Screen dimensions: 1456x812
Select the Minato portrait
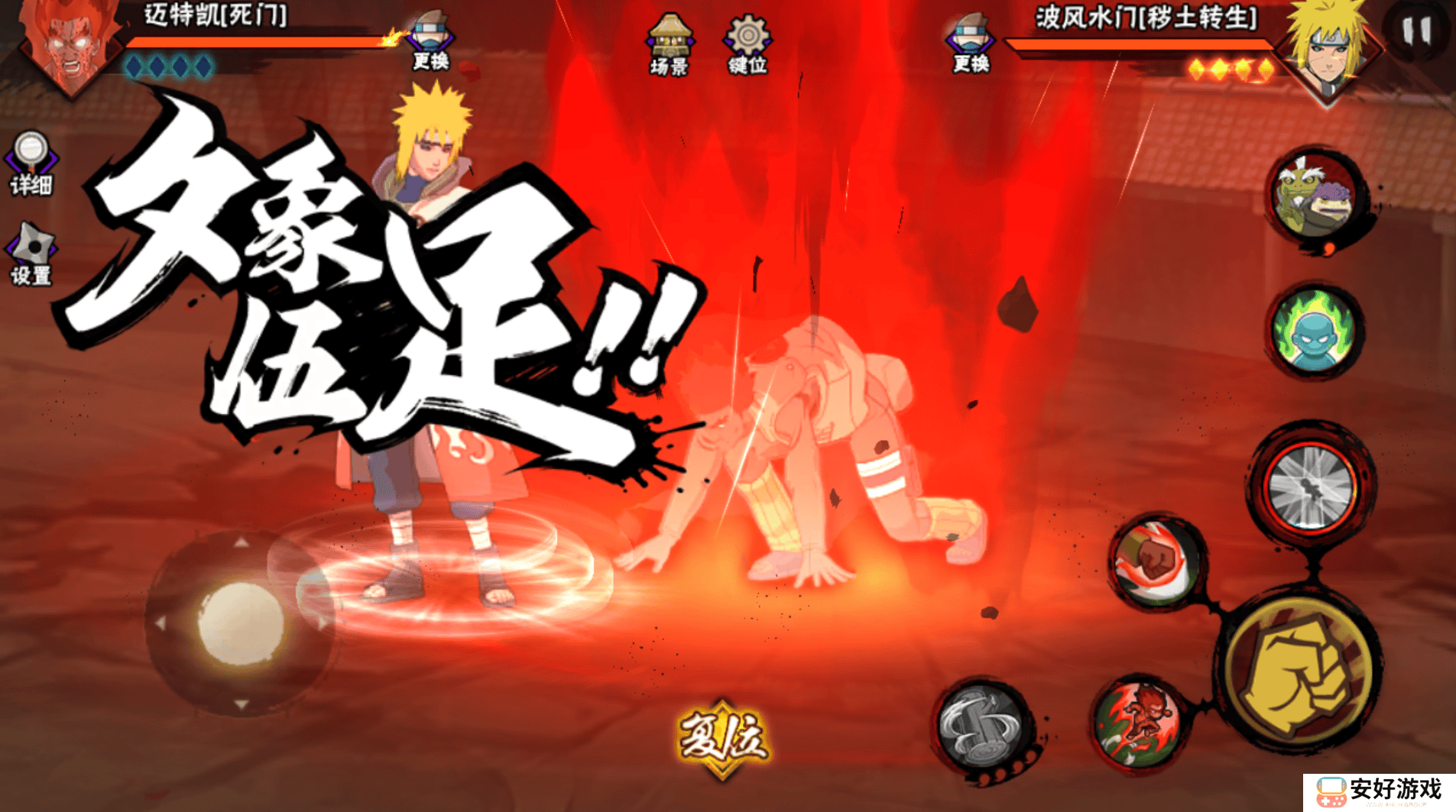coord(1331,50)
